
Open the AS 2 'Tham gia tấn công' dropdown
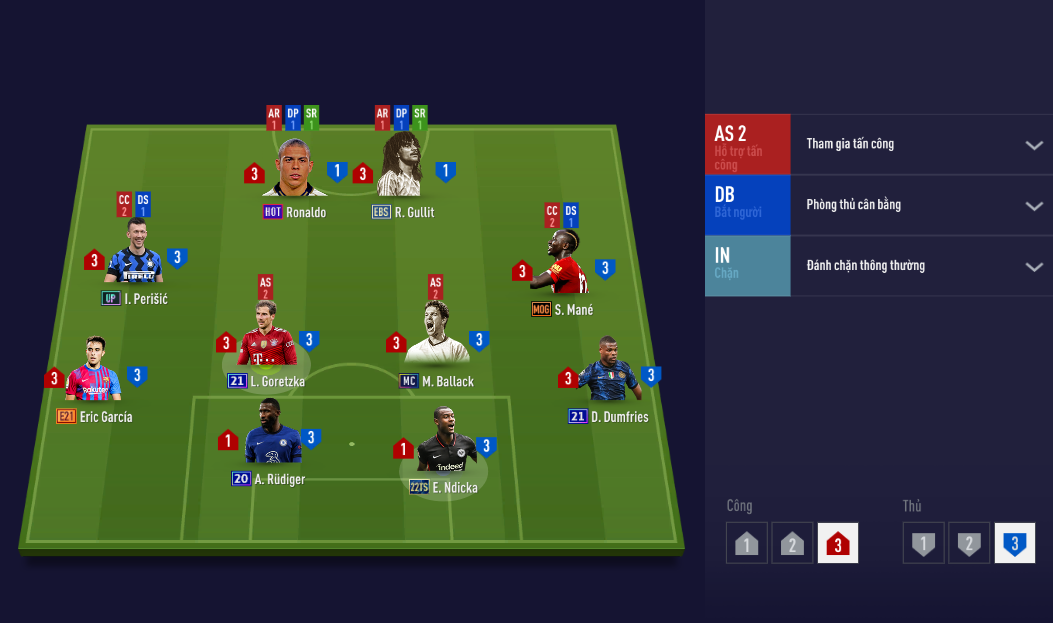[x=1033, y=145]
